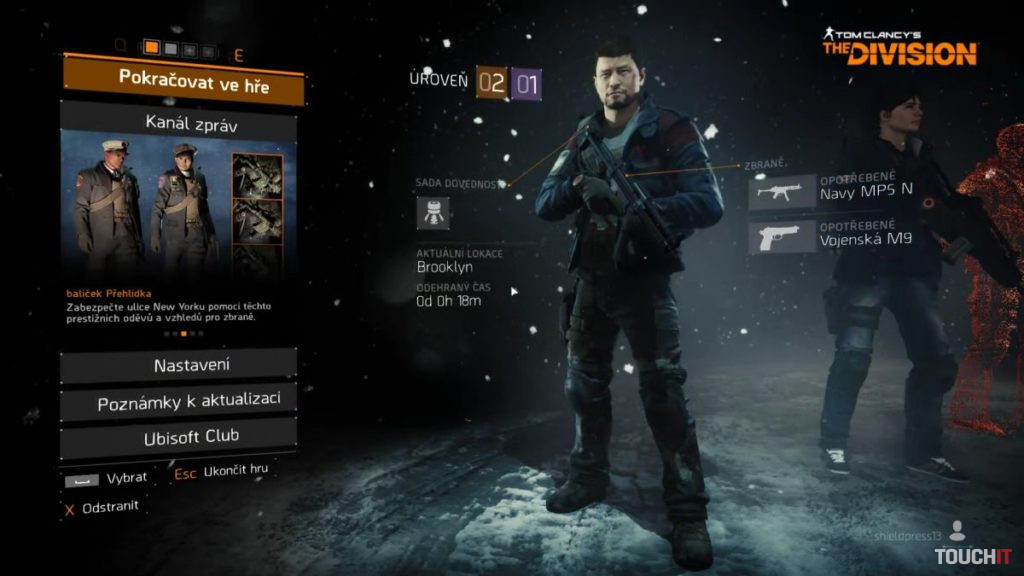The height and width of the screenshot is (576, 1024).
Task: Show Poznámky k aktualizaci patch notes
Action: click(x=178, y=402)
